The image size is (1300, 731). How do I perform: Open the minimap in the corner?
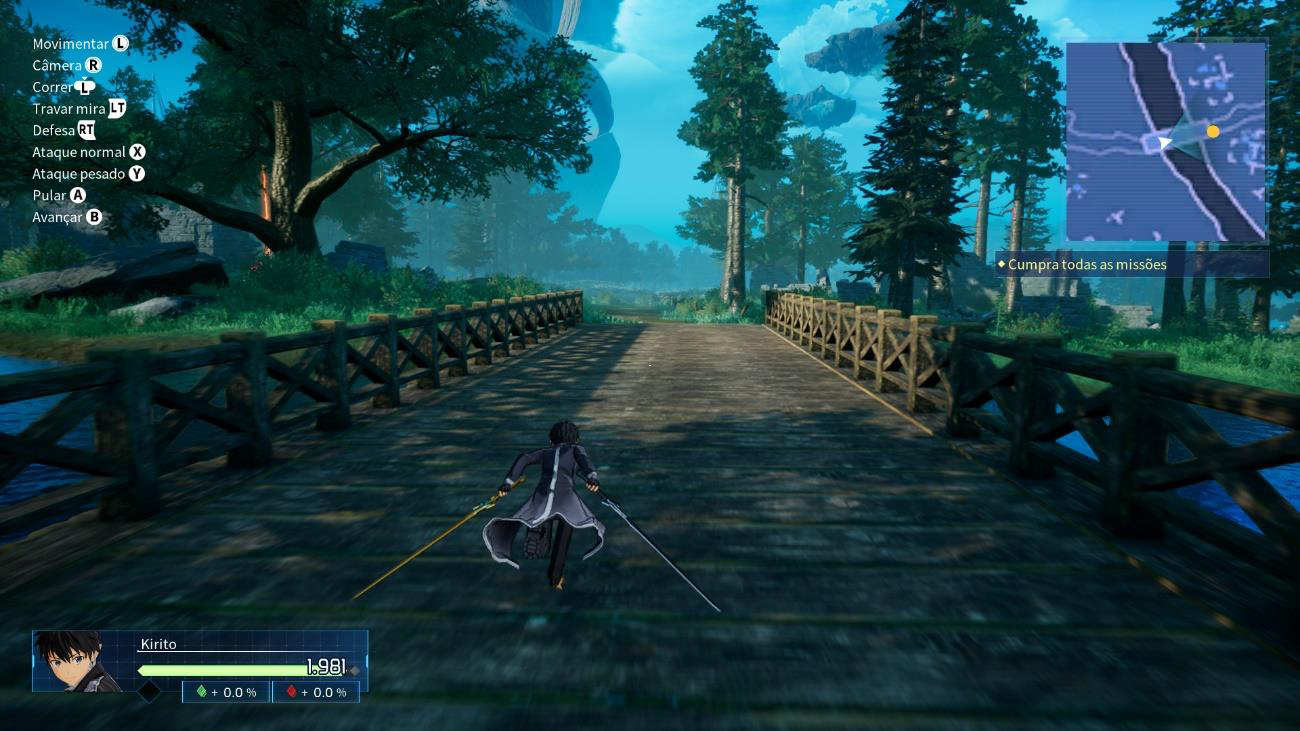point(1166,141)
